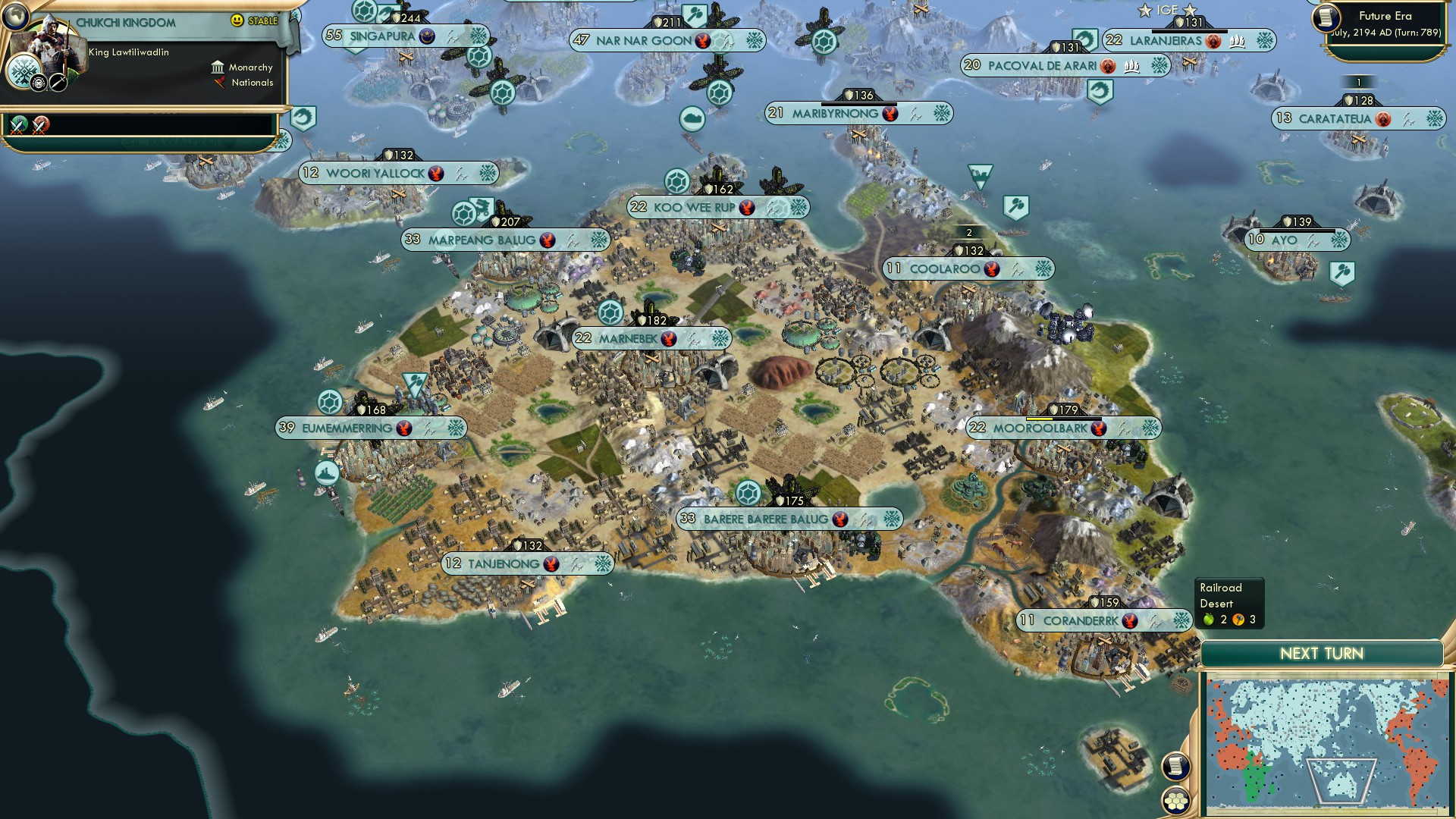
Task: Click the Monarchy government temple icon
Action: coord(219,67)
